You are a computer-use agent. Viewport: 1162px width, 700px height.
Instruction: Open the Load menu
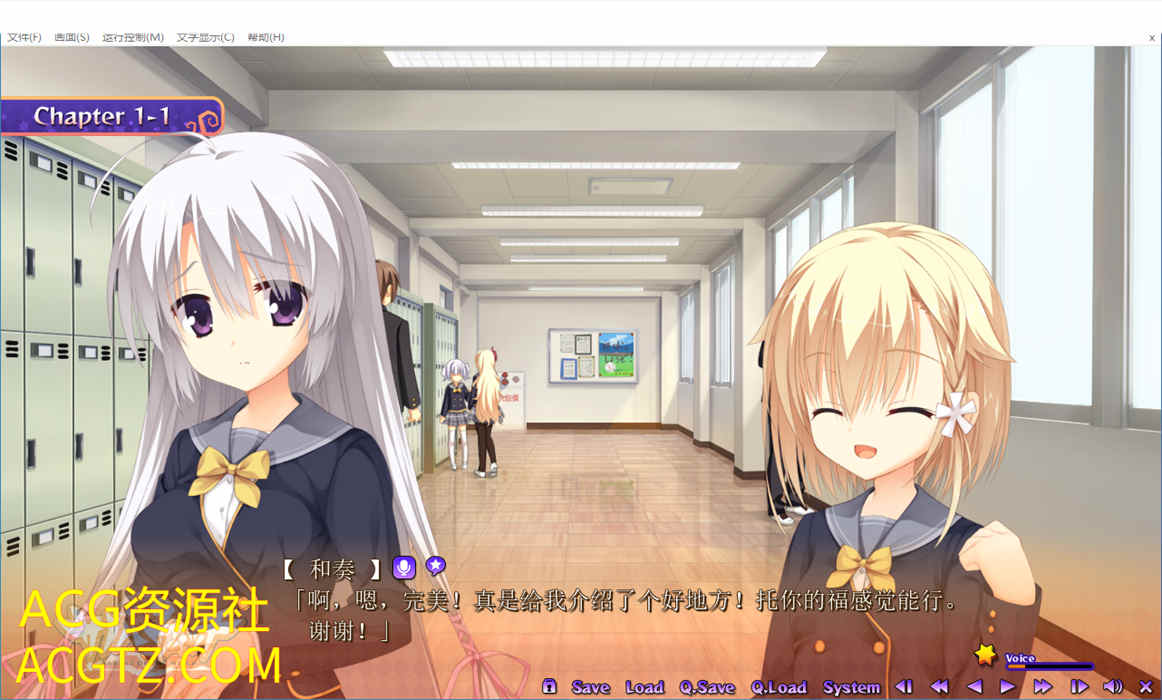click(644, 687)
